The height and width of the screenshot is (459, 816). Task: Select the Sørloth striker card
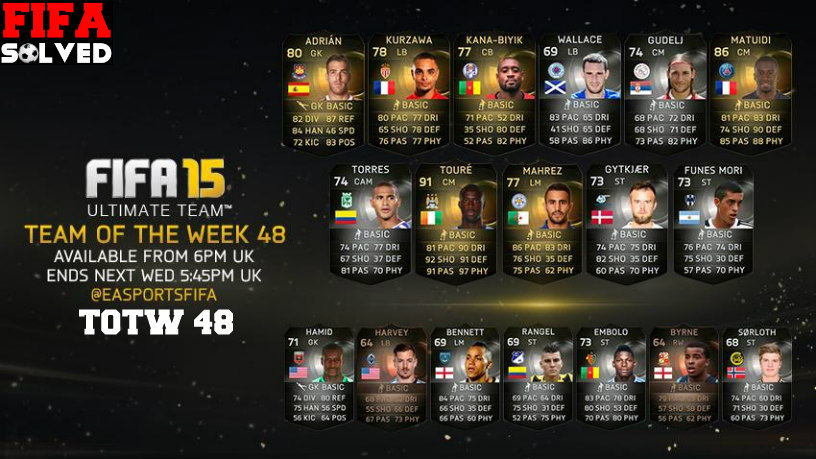pyautogui.click(x=757, y=376)
